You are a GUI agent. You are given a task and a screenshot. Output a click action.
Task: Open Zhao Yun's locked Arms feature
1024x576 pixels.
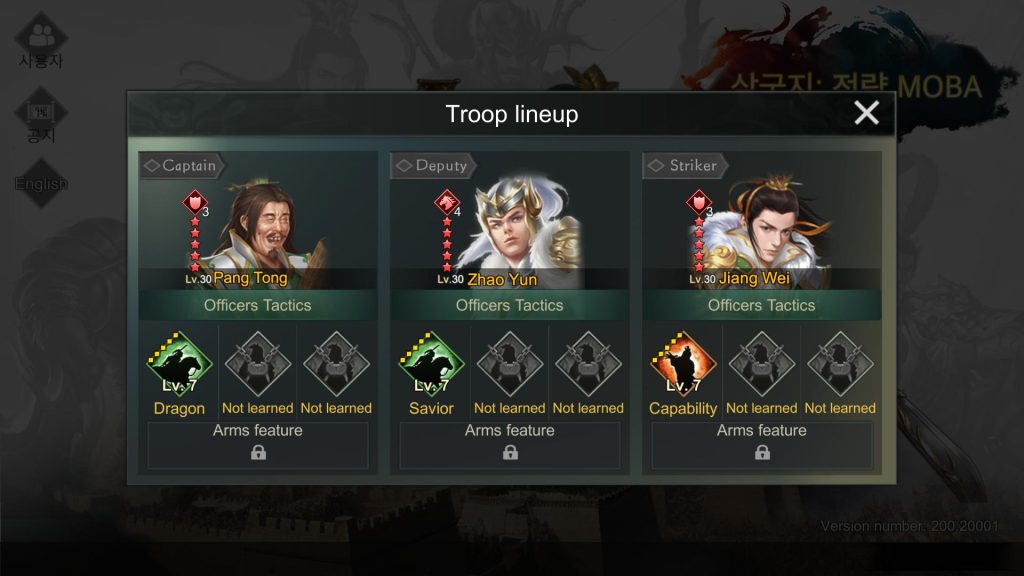pyautogui.click(x=510, y=446)
